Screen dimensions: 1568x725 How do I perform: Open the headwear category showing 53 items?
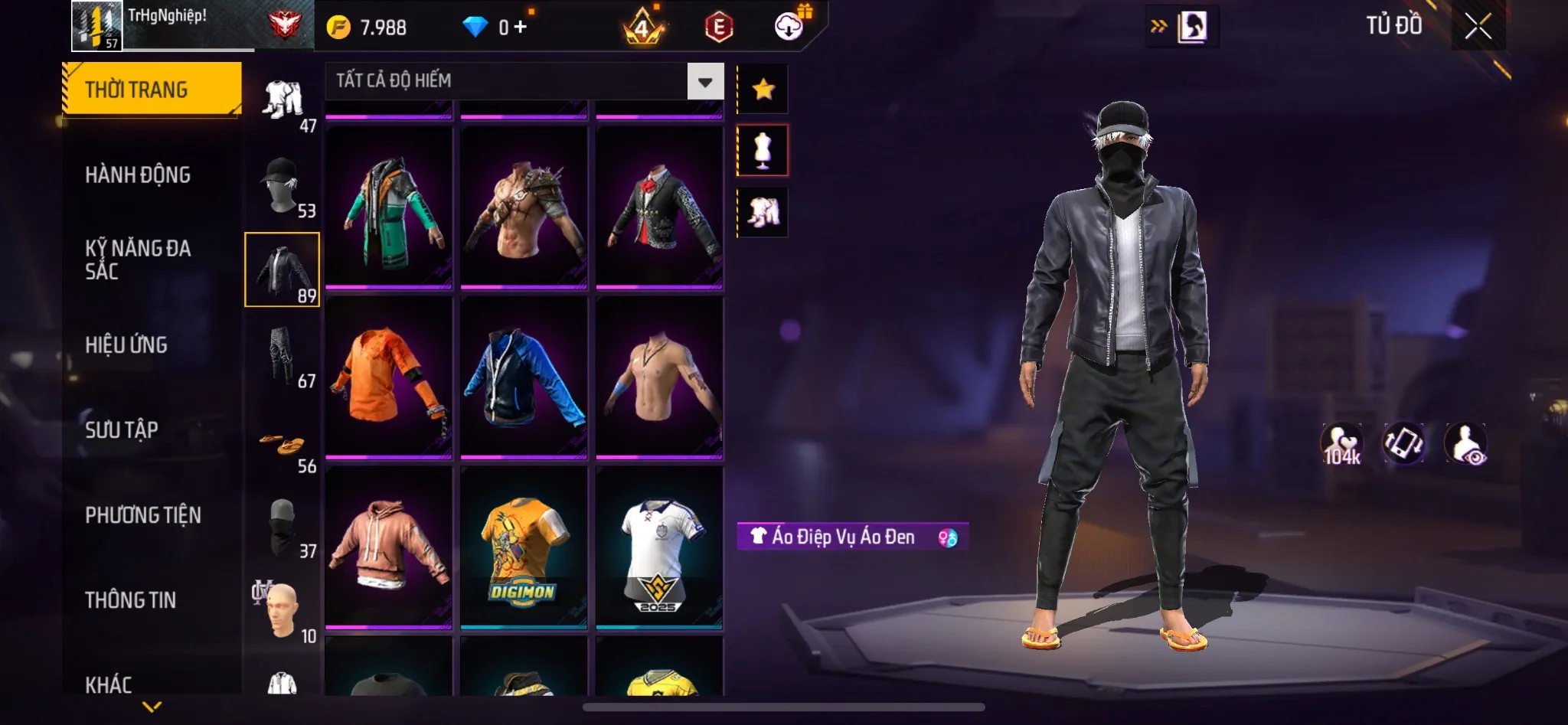click(x=283, y=184)
